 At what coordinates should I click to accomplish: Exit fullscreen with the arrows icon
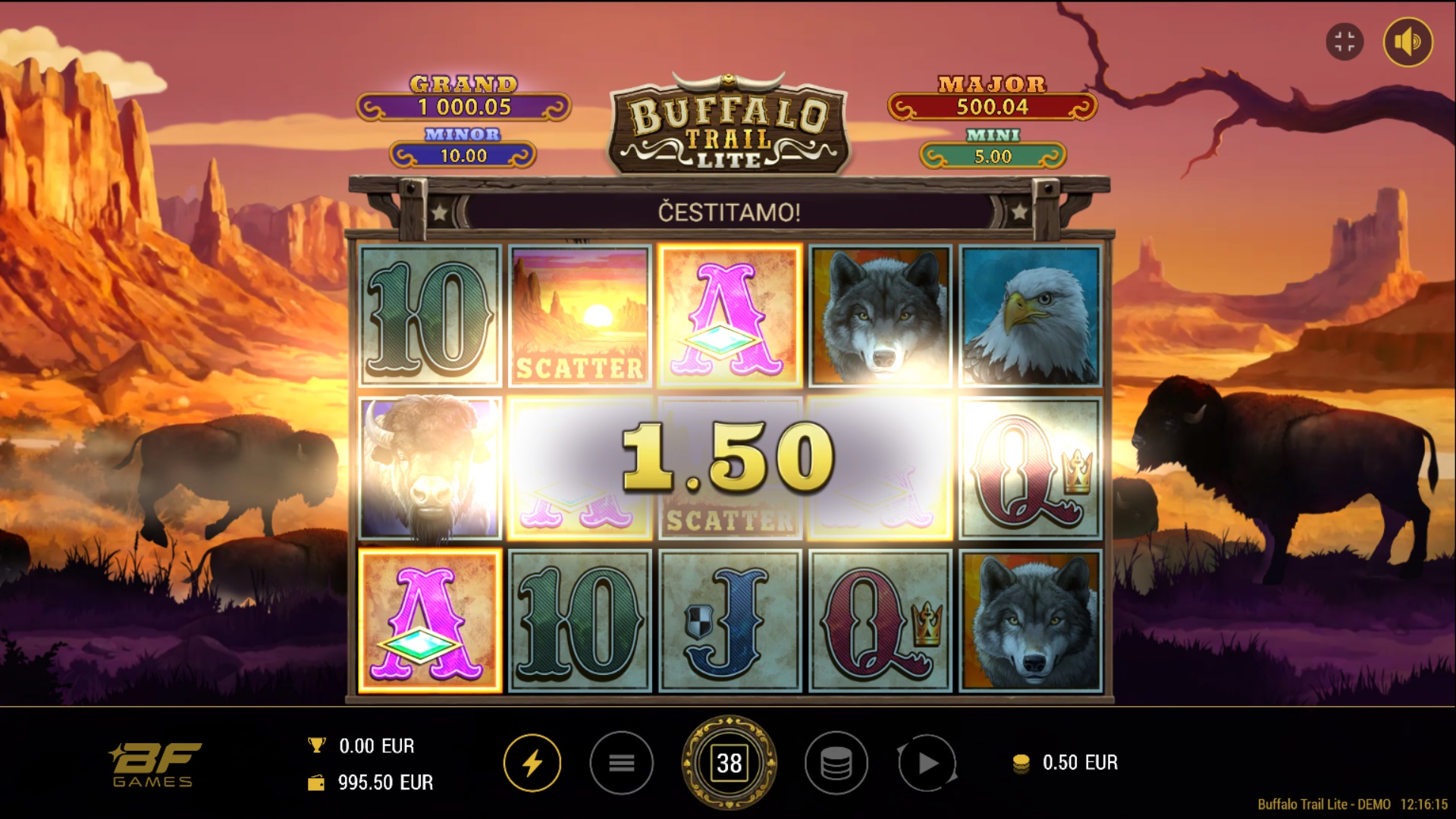coord(1345,42)
